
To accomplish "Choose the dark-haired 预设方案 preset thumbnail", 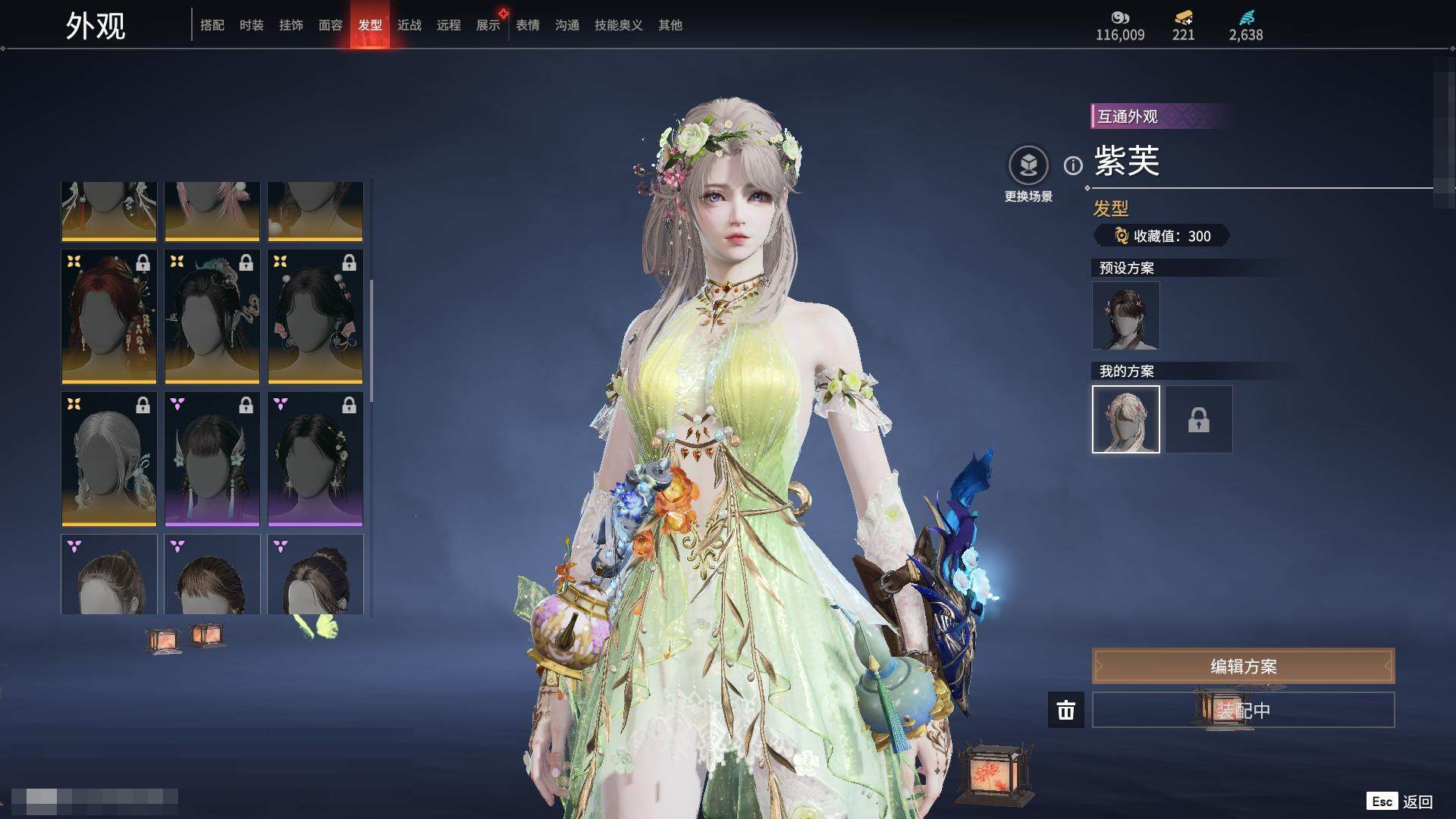I will 1126,315.
